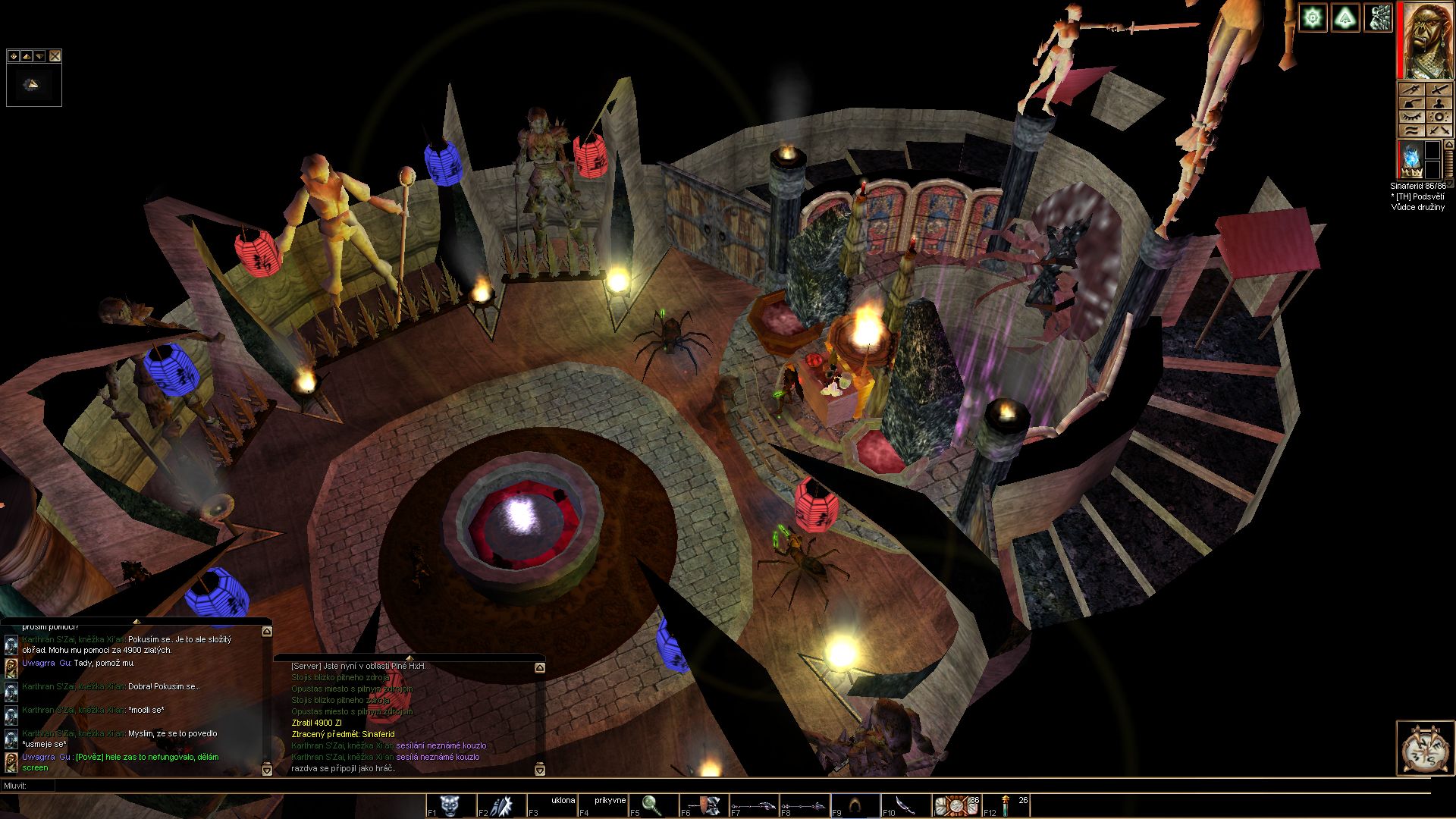The width and height of the screenshot is (1456, 819).
Task: Click the wall-and-figure status effect icon
Action: pyautogui.click(x=1378, y=17)
